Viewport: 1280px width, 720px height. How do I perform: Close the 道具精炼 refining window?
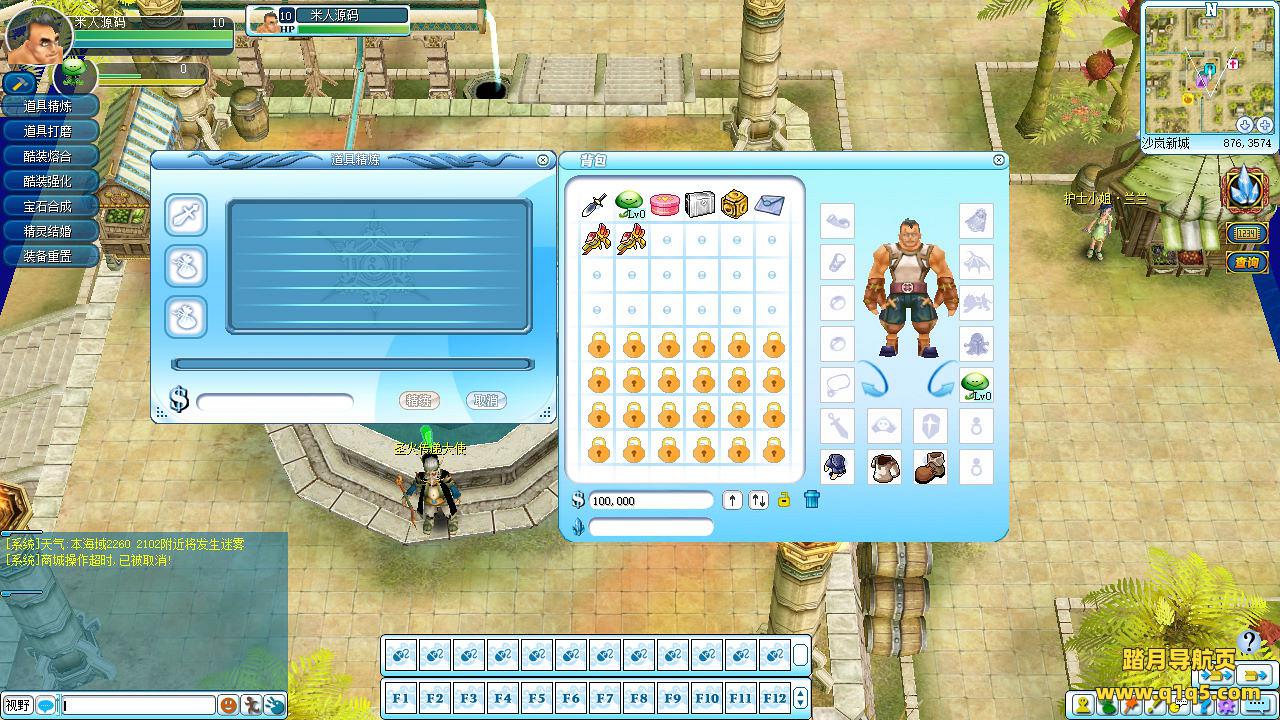tap(543, 160)
